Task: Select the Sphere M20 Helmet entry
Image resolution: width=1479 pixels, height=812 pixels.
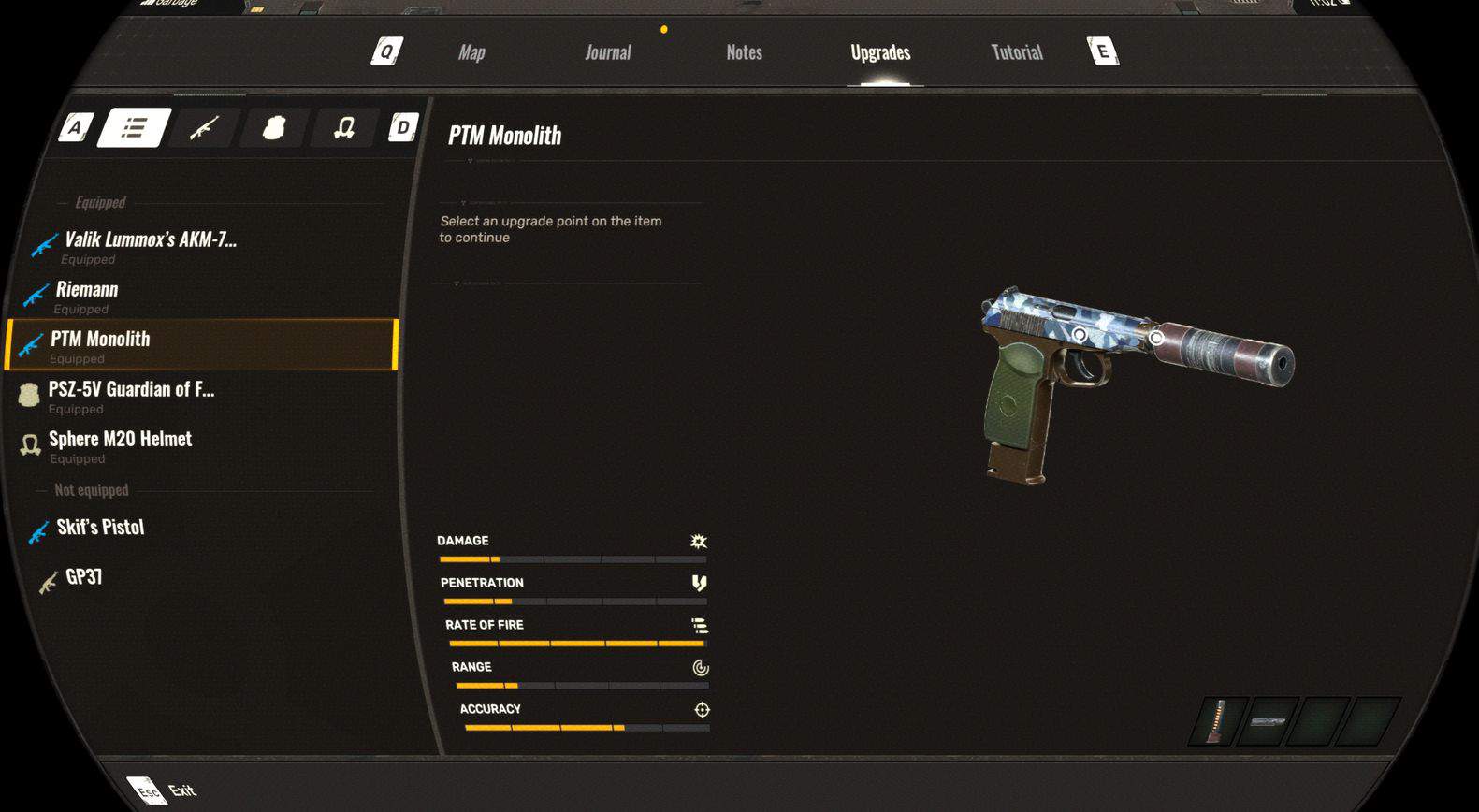Action: [120, 444]
